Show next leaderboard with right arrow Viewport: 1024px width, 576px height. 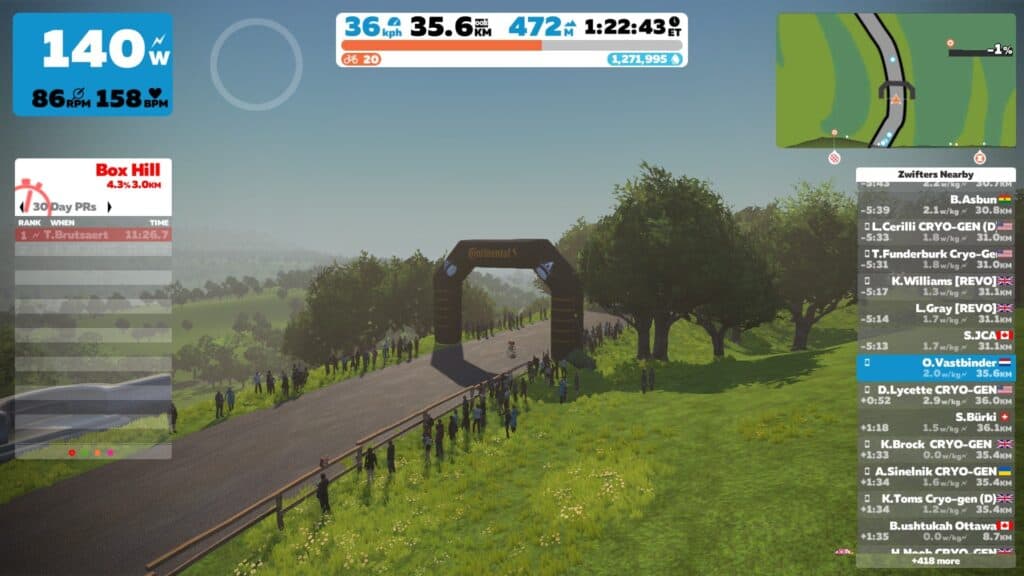pyautogui.click(x=109, y=207)
